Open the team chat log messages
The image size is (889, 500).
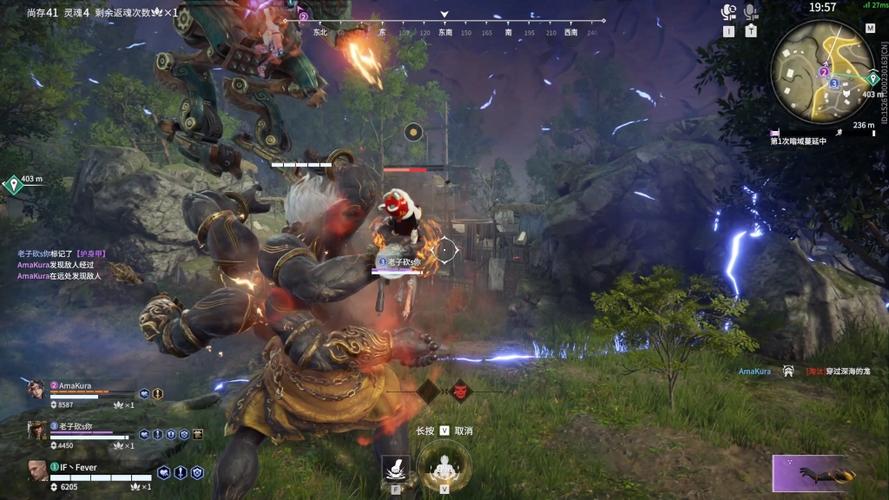(x=60, y=265)
